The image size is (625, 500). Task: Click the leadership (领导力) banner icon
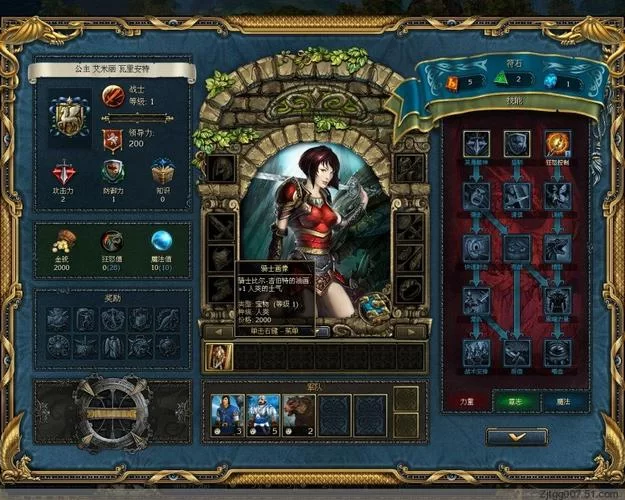112,137
